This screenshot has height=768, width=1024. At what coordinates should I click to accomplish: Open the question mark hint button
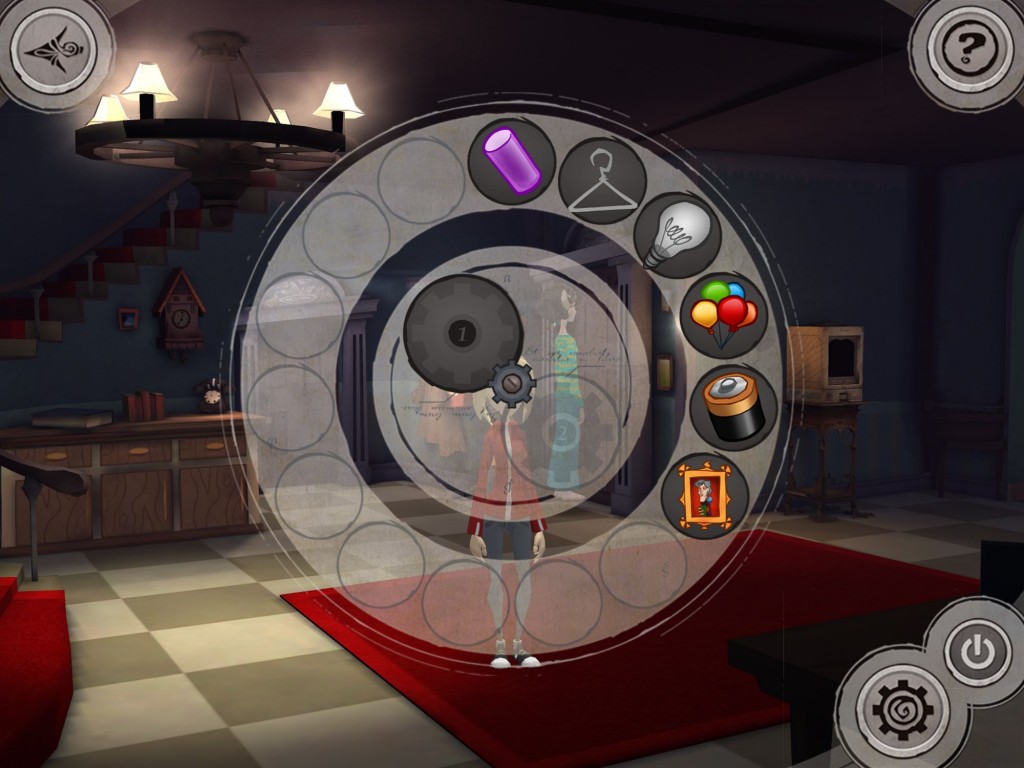click(x=969, y=45)
